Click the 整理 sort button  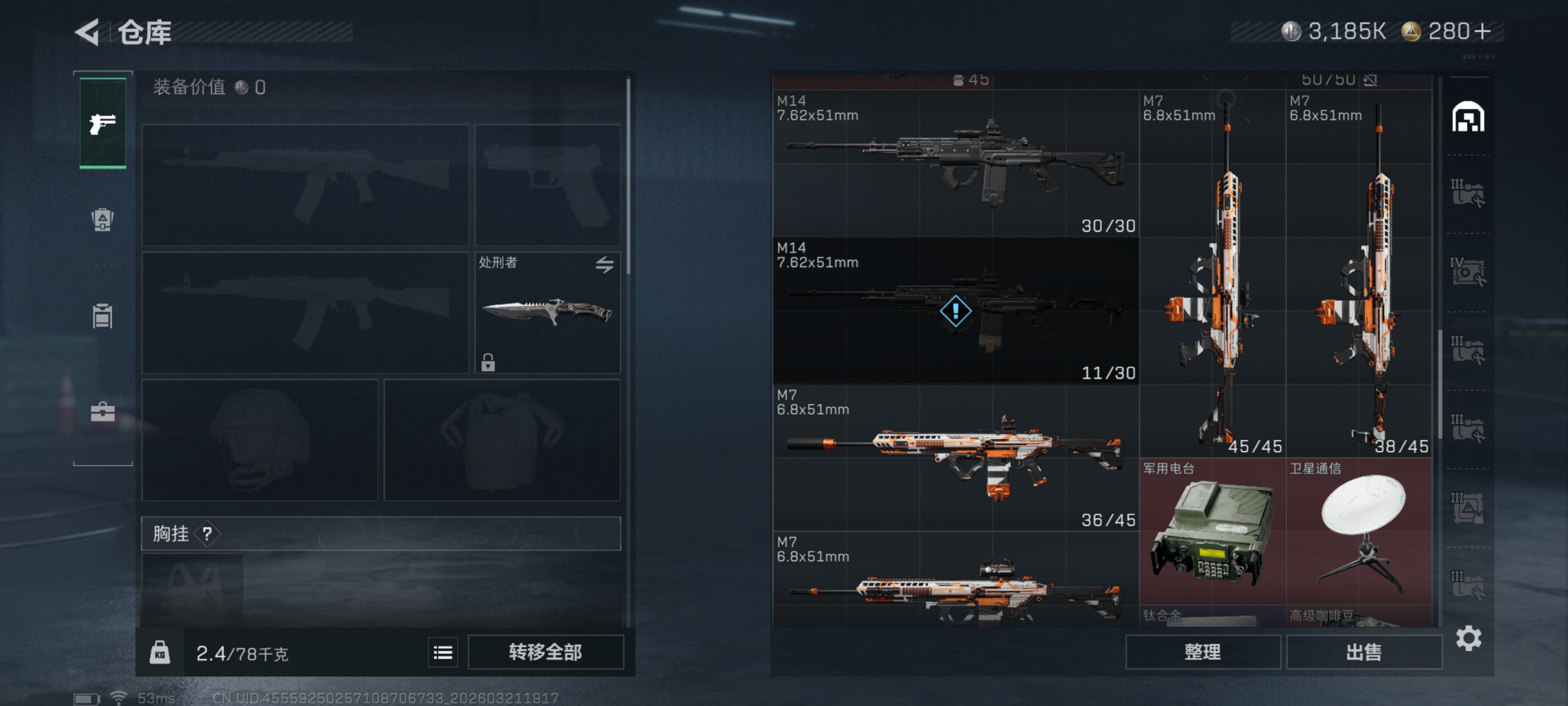point(1202,652)
